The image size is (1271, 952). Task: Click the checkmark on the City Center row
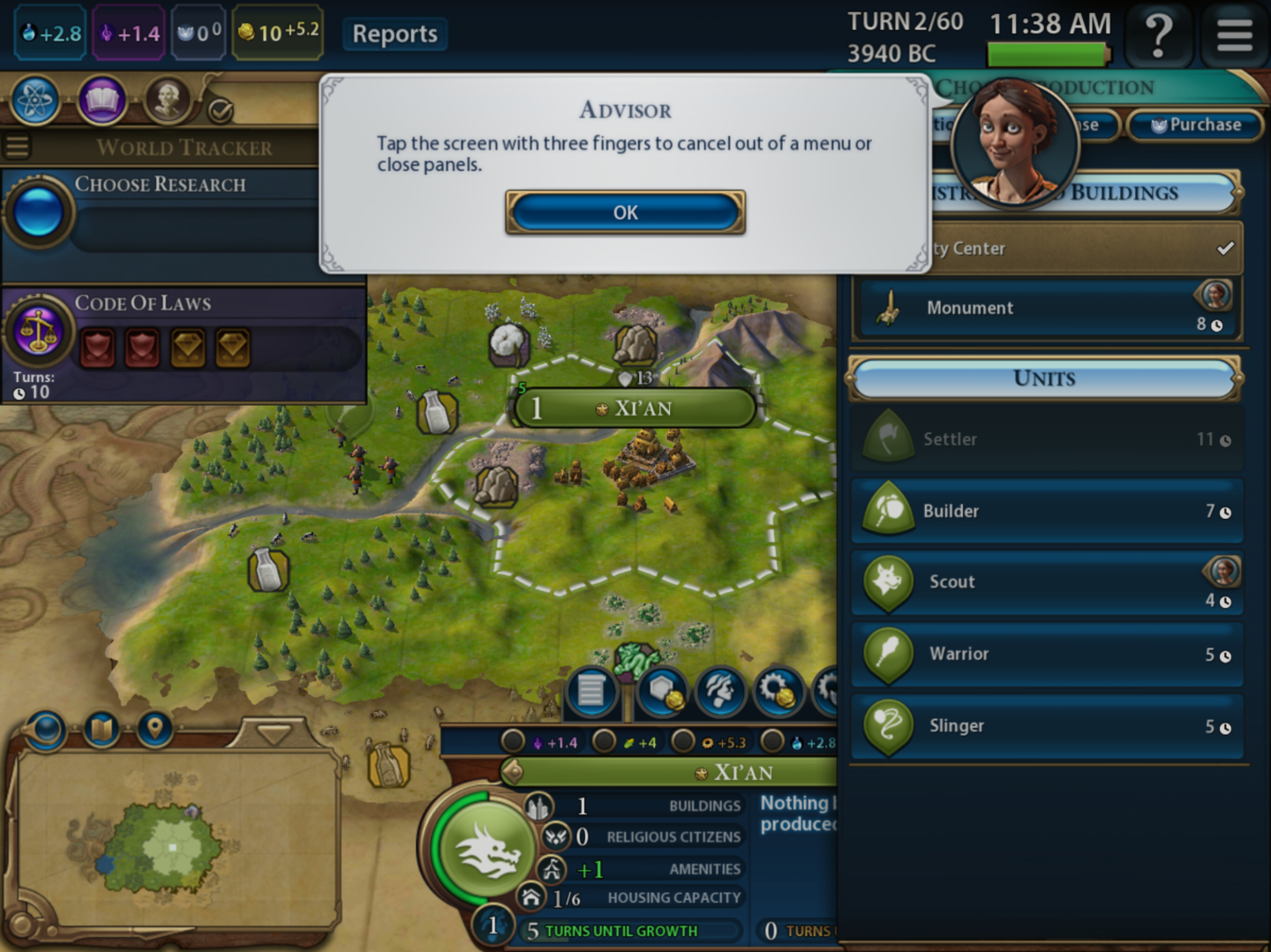point(1224,248)
